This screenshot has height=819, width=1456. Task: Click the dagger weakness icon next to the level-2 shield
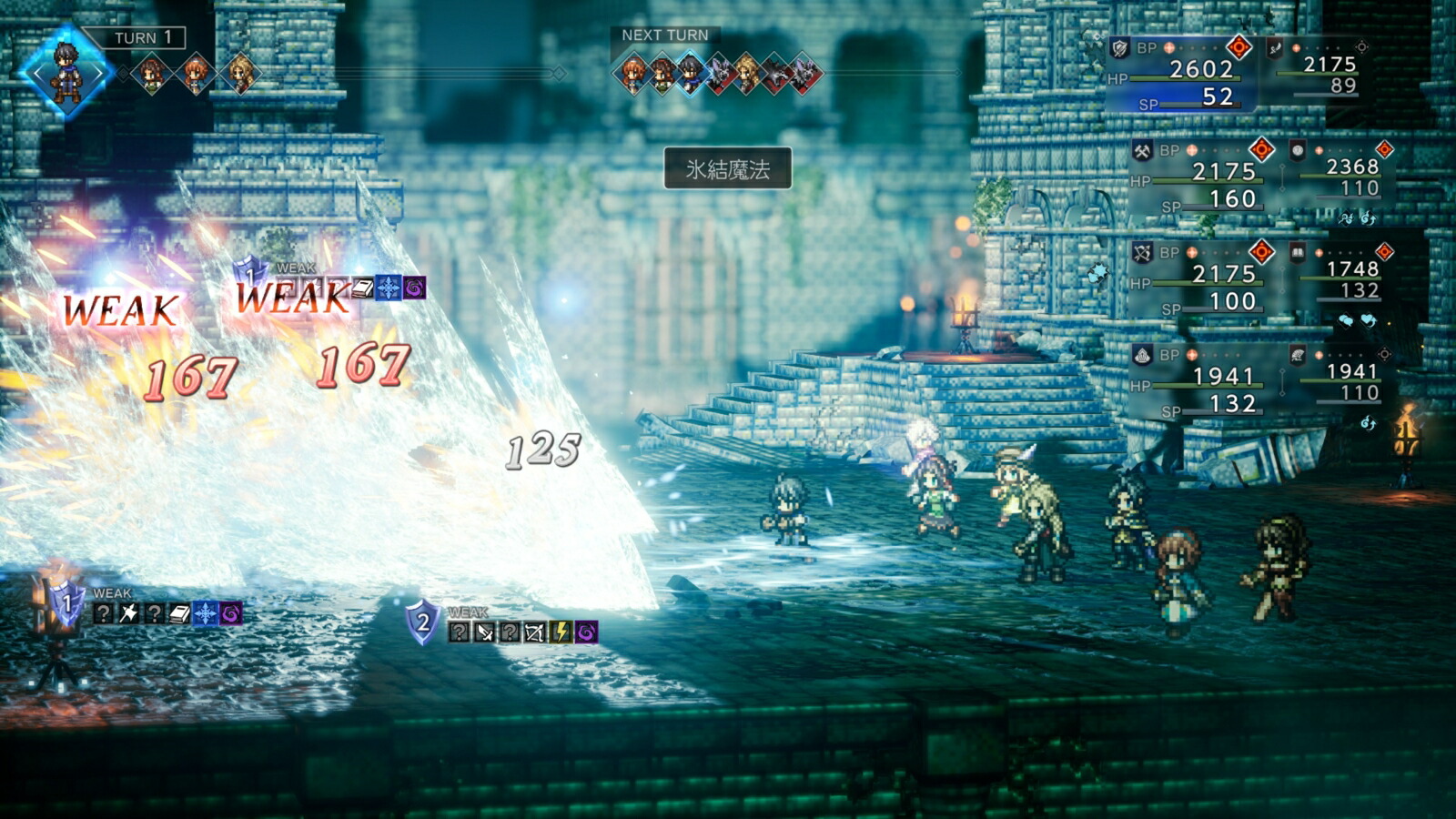click(485, 632)
